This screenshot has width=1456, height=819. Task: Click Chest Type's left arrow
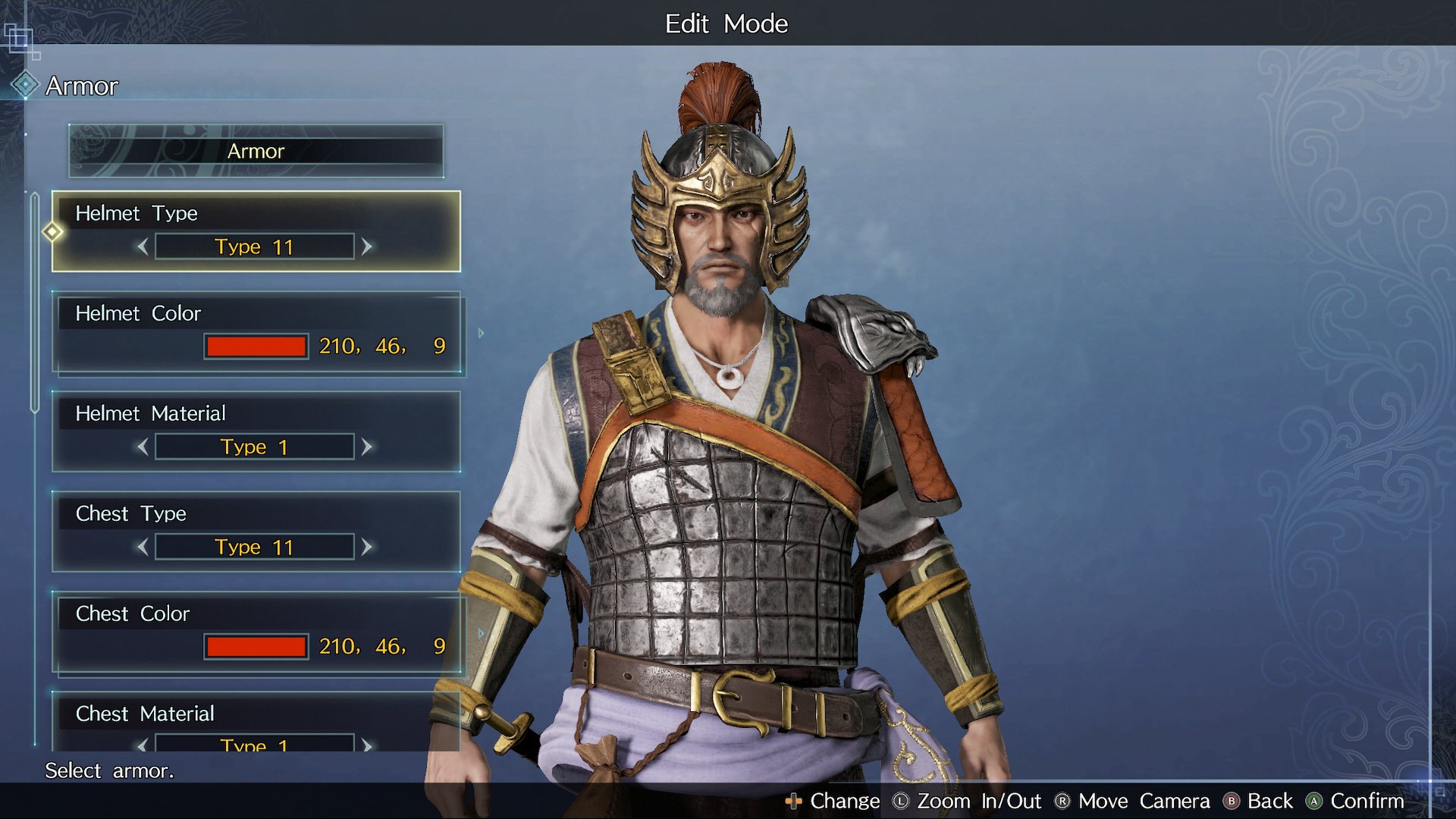coord(143,547)
